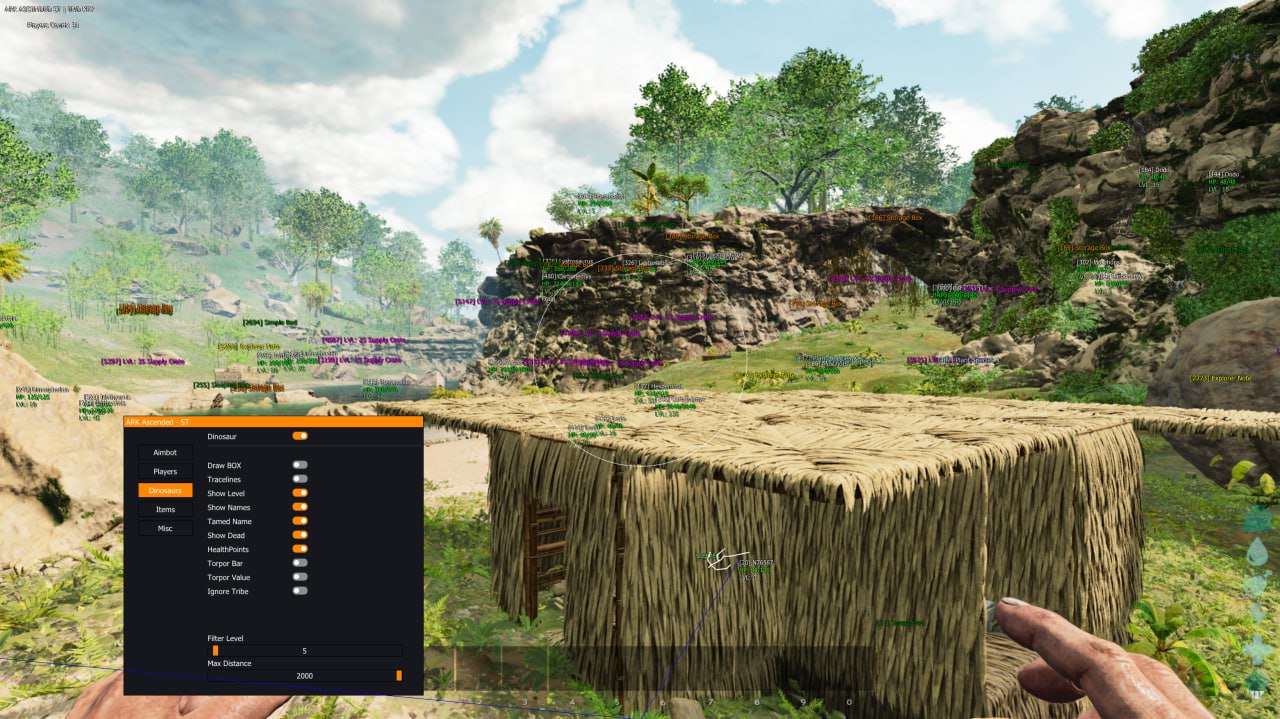Toggle Show Names off
The width and height of the screenshot is (1280, 719).
[300, 507]
